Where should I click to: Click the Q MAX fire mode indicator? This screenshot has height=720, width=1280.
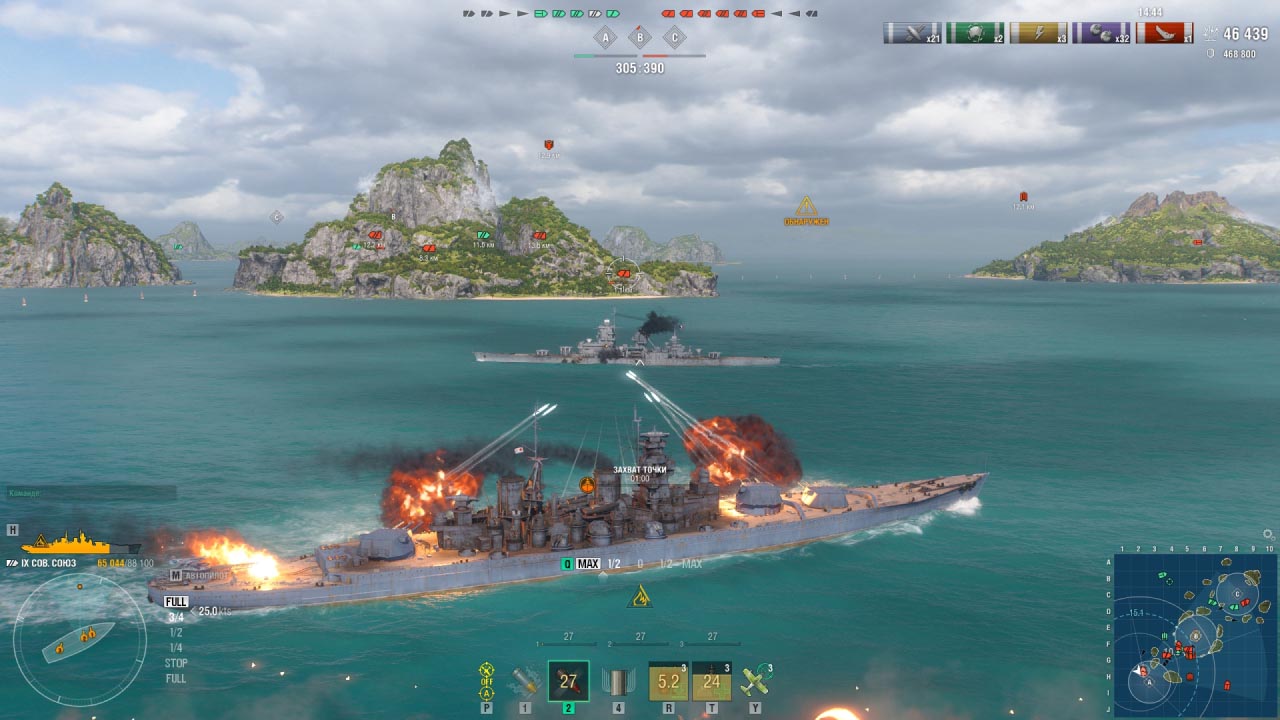click(x=581, y=564)
